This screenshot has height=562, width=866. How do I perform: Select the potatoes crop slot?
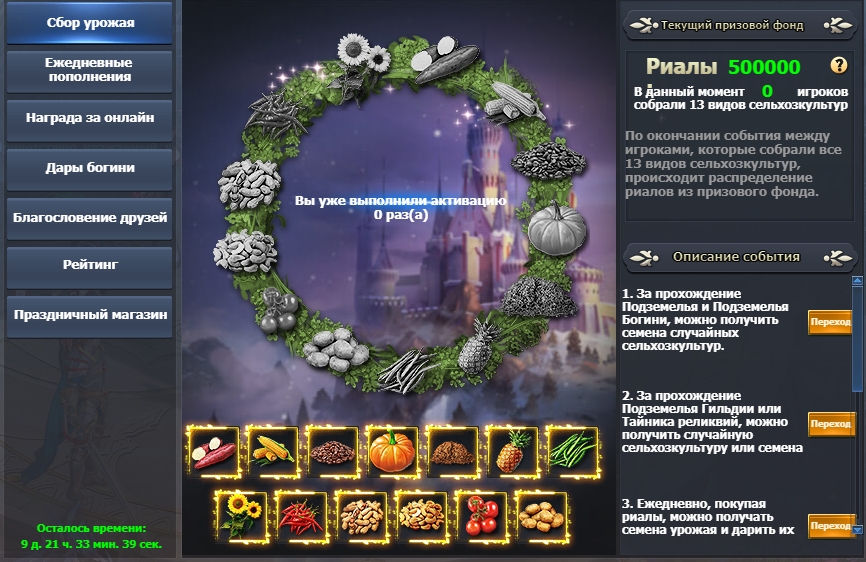pos(541,517)
